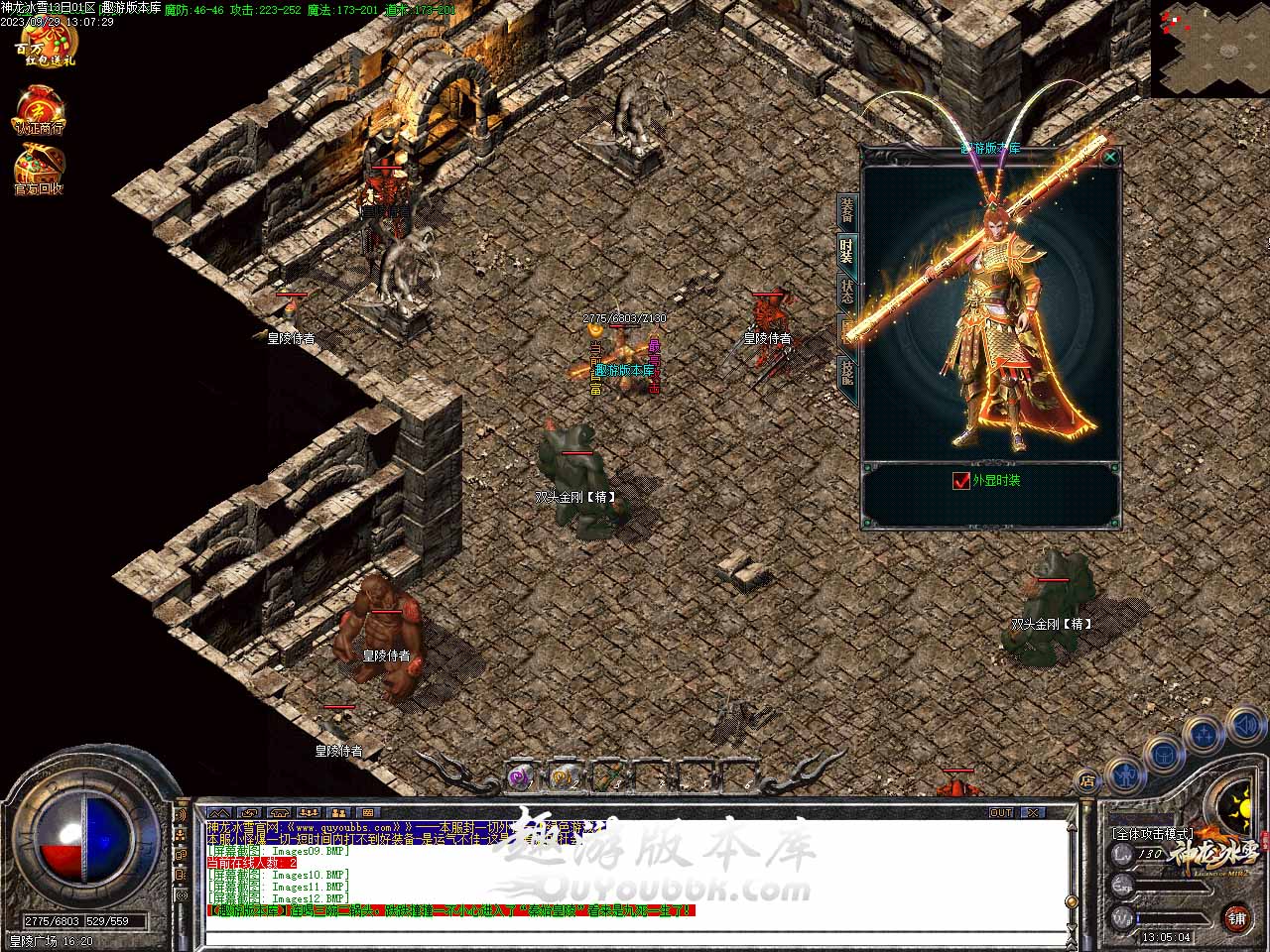Open the 百万红包送礼 gift icon
This screenshot has width=1270, height=952.
pyautogui.click(x=45, y=43)
